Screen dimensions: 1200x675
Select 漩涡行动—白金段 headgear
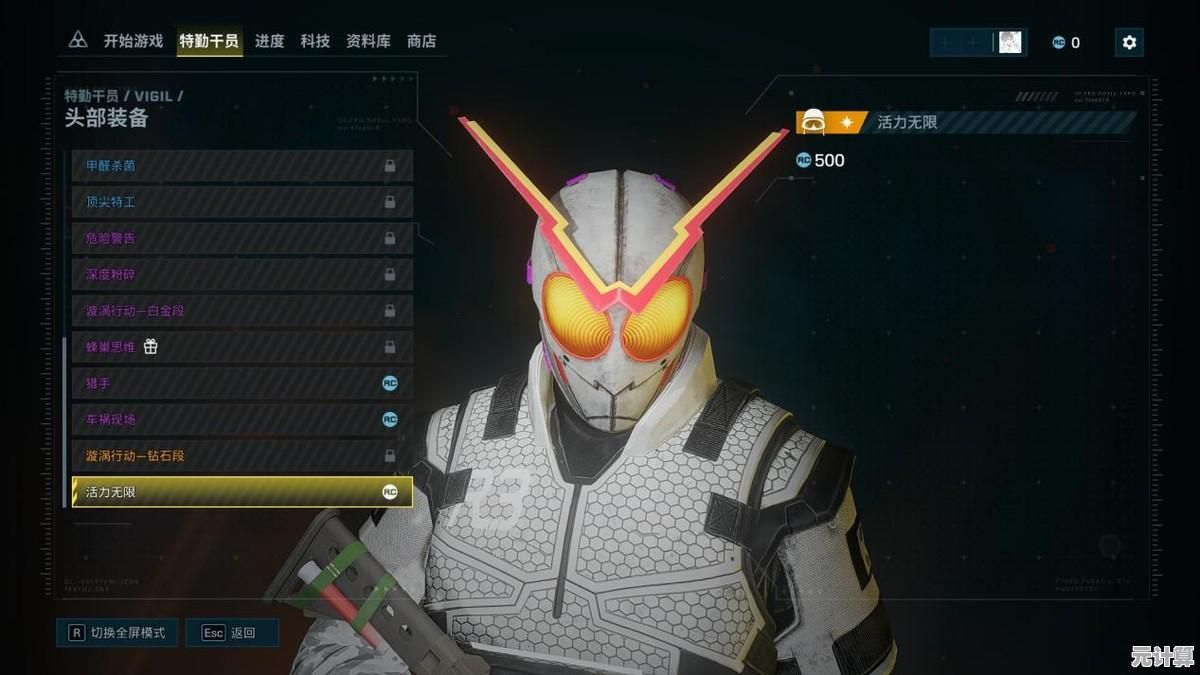pos(242,311)
